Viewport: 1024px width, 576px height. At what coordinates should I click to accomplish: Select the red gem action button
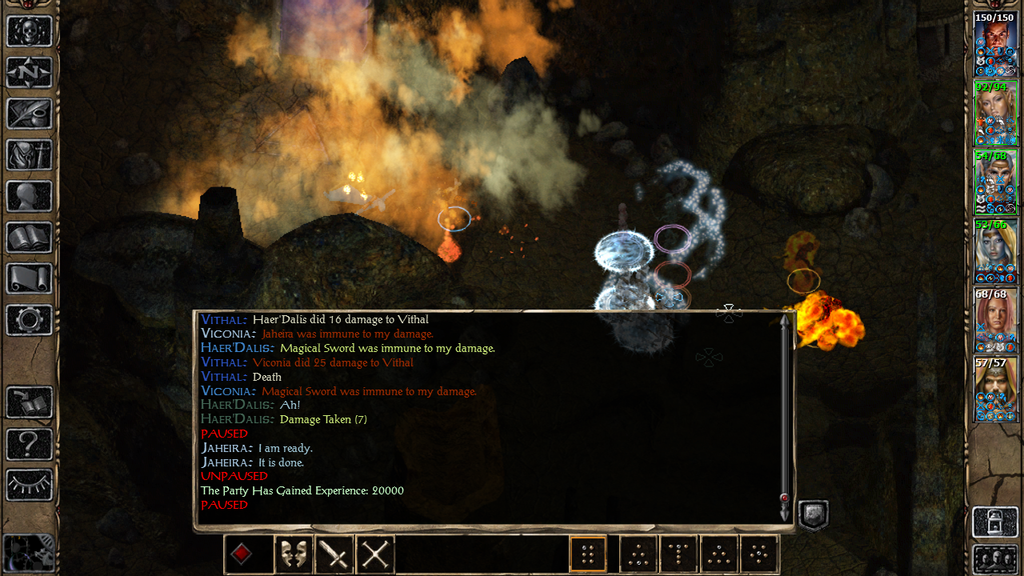[243, 554]
